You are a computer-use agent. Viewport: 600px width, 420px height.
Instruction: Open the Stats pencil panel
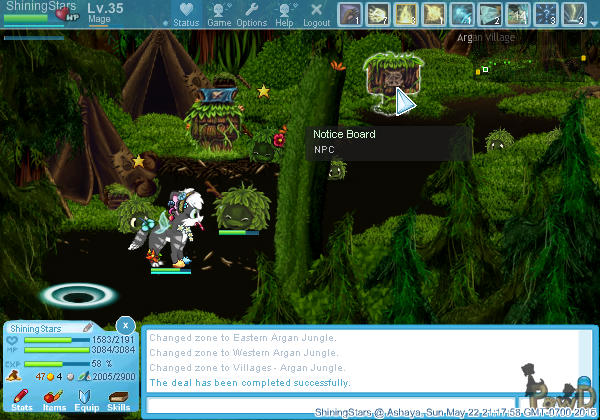[22, 400]
